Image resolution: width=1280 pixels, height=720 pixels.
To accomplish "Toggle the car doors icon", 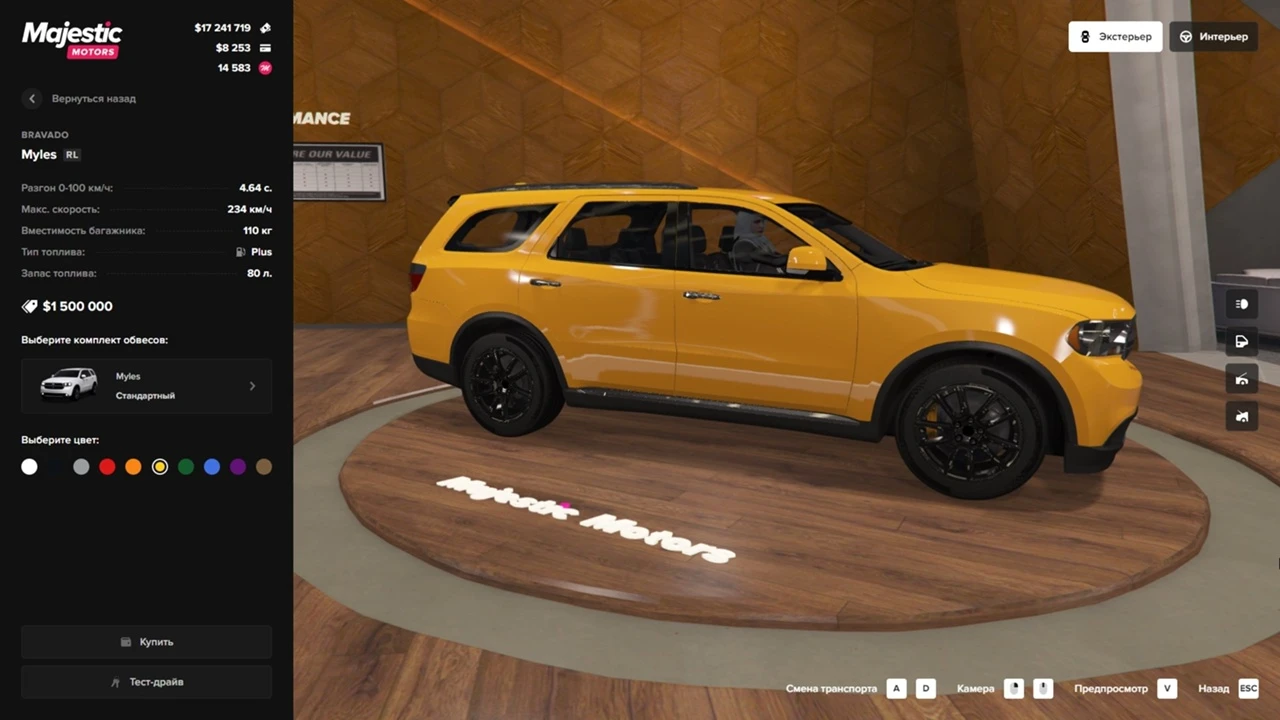I will click(1242, 341).
